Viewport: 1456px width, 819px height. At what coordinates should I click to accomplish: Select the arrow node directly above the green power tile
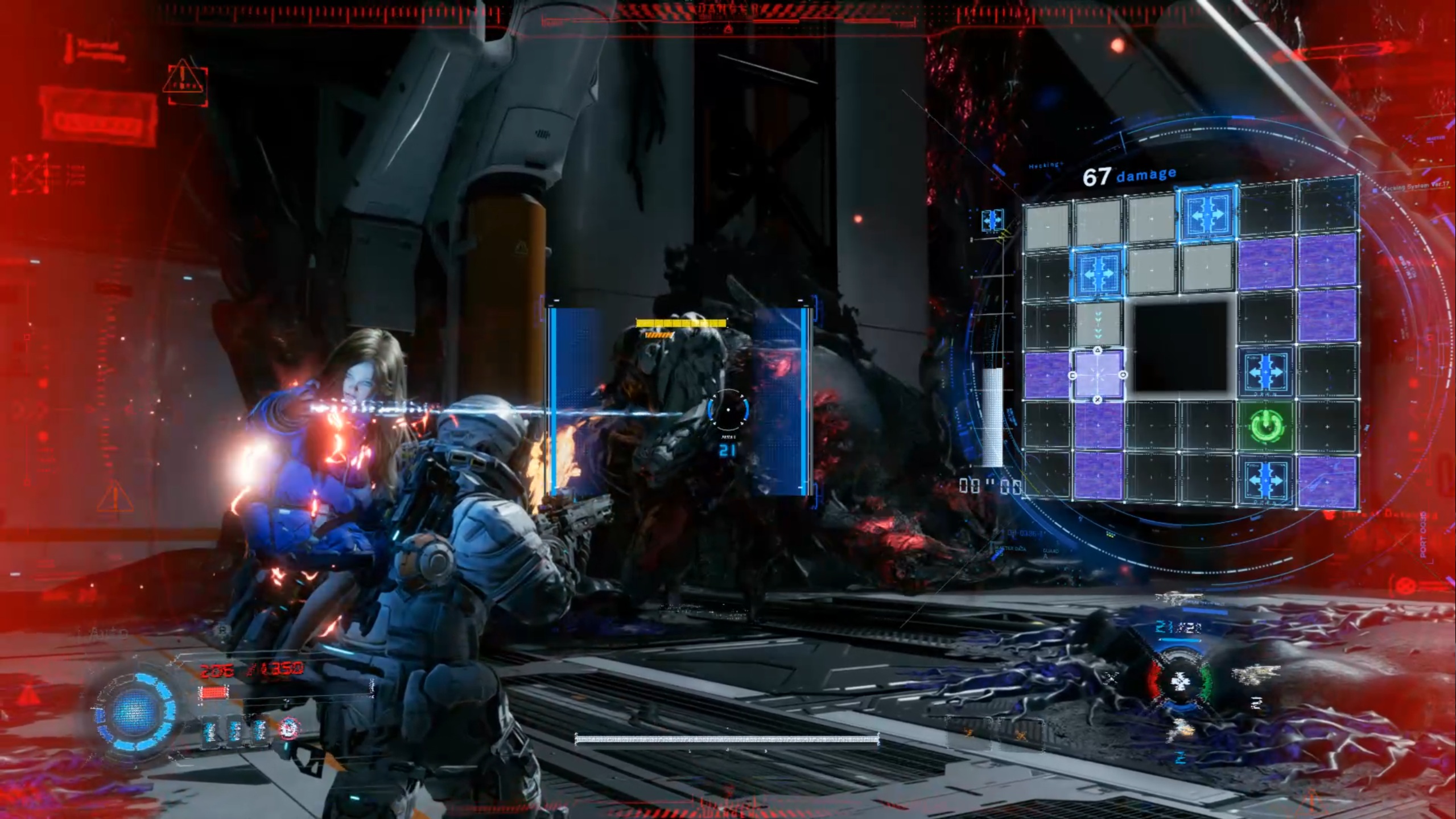pyautogui.click(x=1267, y=372)
